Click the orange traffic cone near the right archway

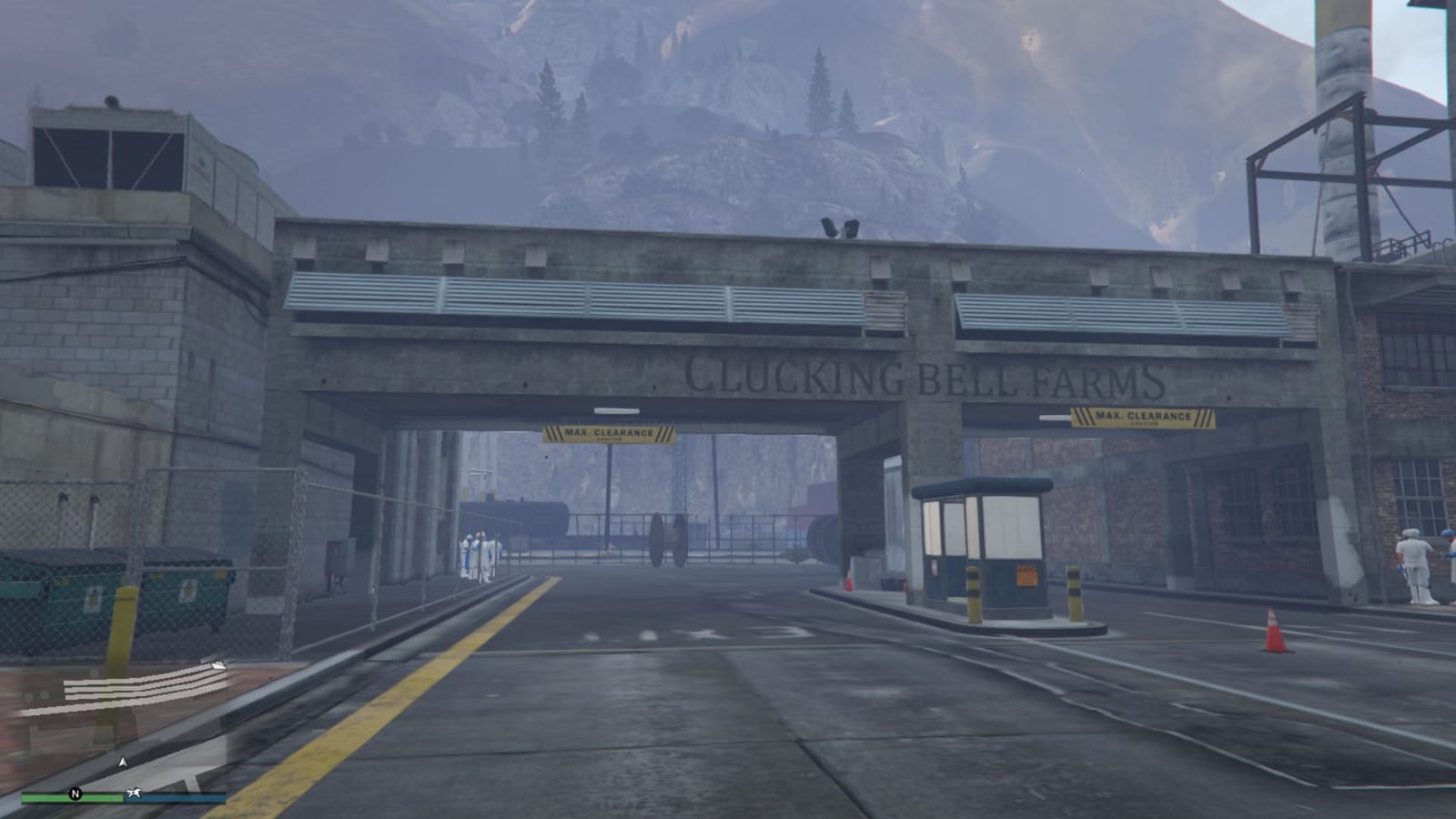(x=1273, y=628)
